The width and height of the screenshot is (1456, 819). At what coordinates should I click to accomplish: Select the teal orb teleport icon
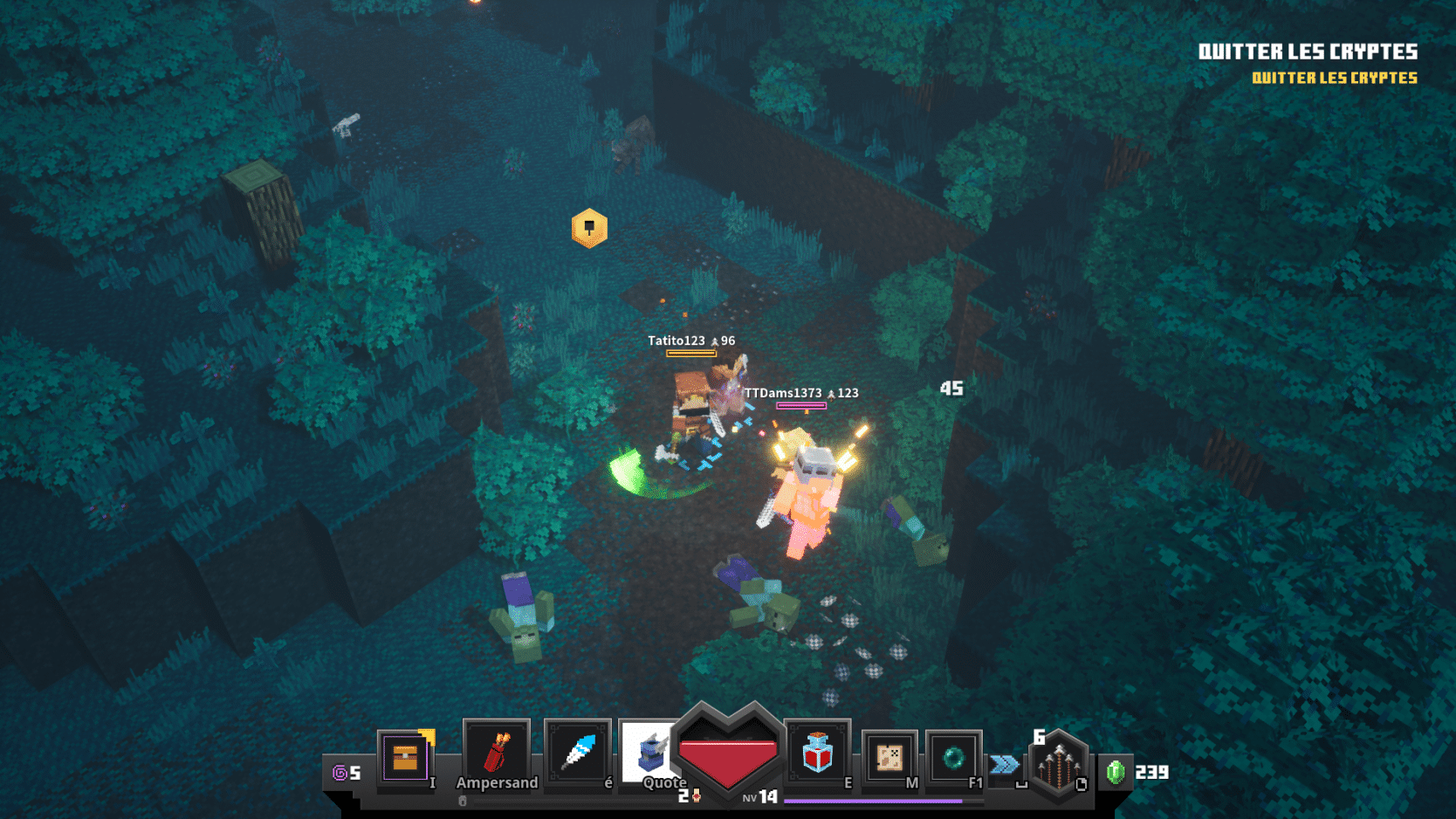[953, 757]
